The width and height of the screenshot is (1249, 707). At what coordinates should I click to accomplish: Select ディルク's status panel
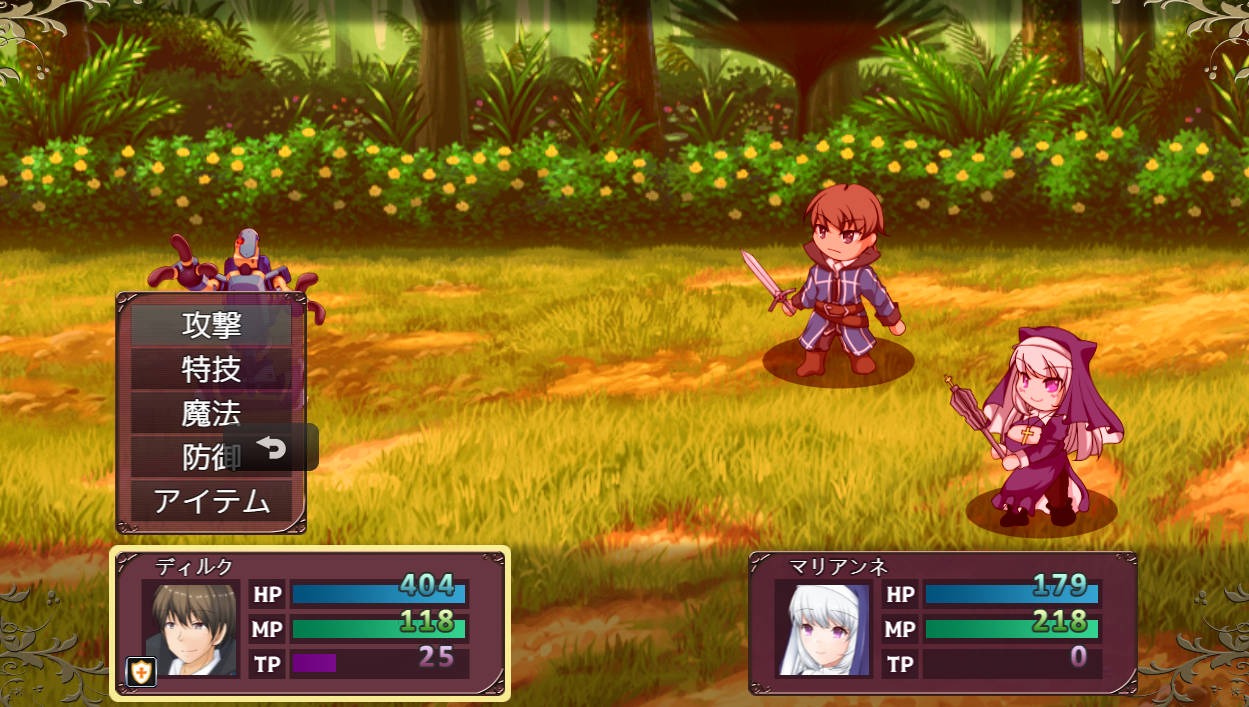[310, 623]
